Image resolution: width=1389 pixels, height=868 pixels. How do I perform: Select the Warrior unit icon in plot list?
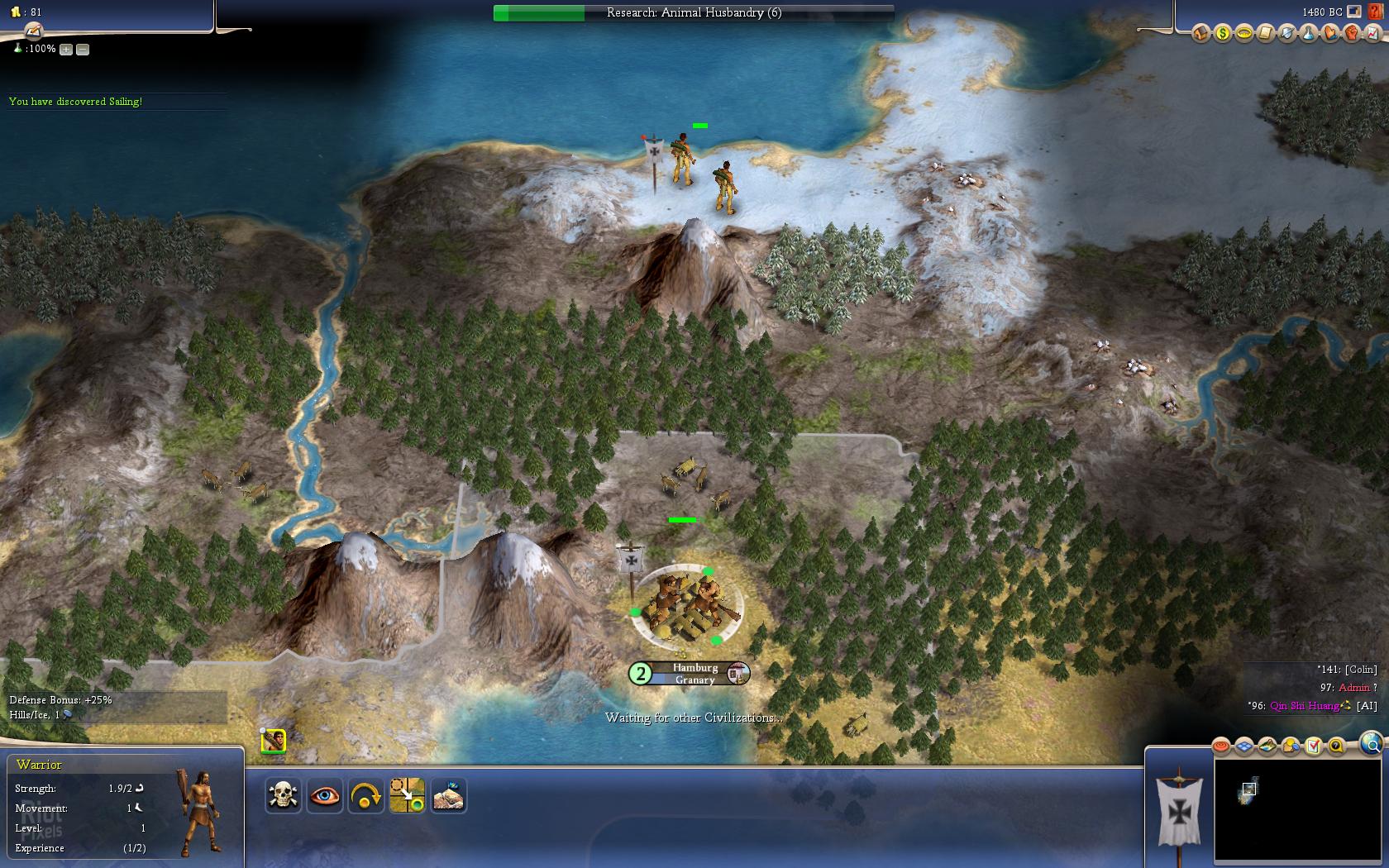273,741
